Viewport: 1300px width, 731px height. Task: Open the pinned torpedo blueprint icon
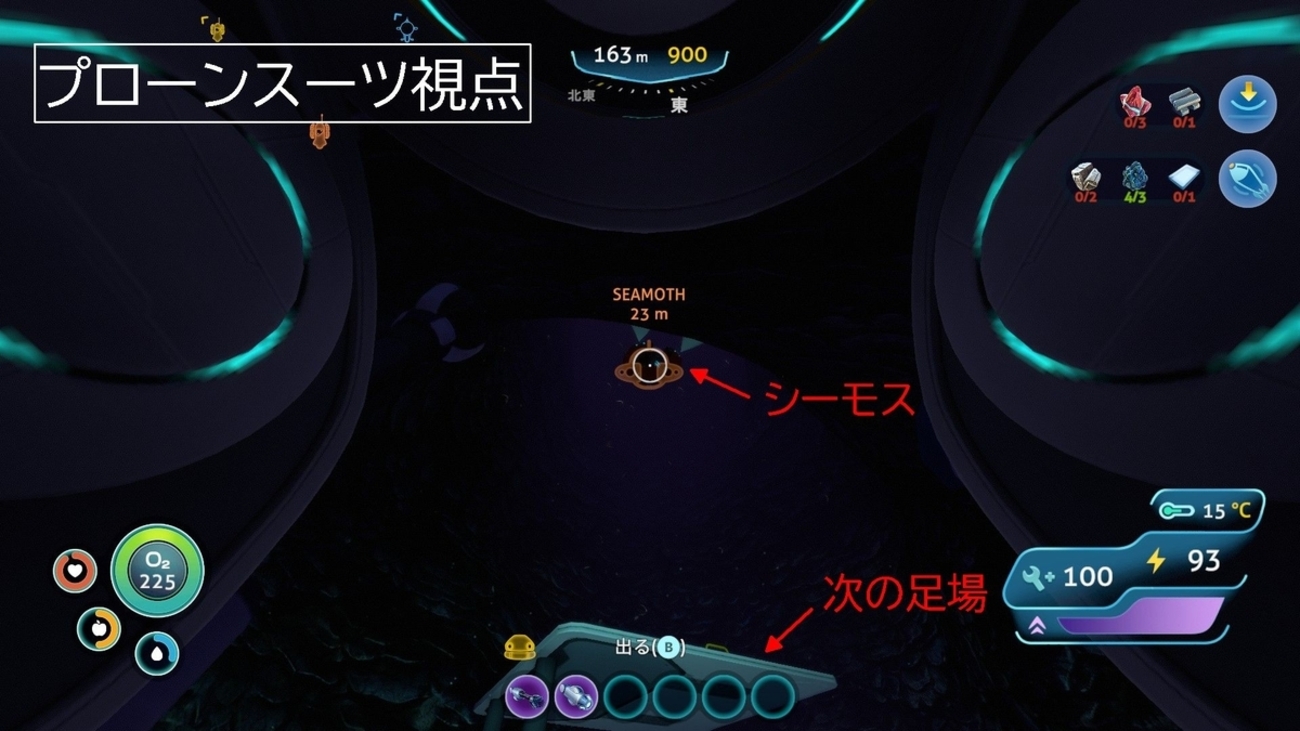tap(1247, 179)
